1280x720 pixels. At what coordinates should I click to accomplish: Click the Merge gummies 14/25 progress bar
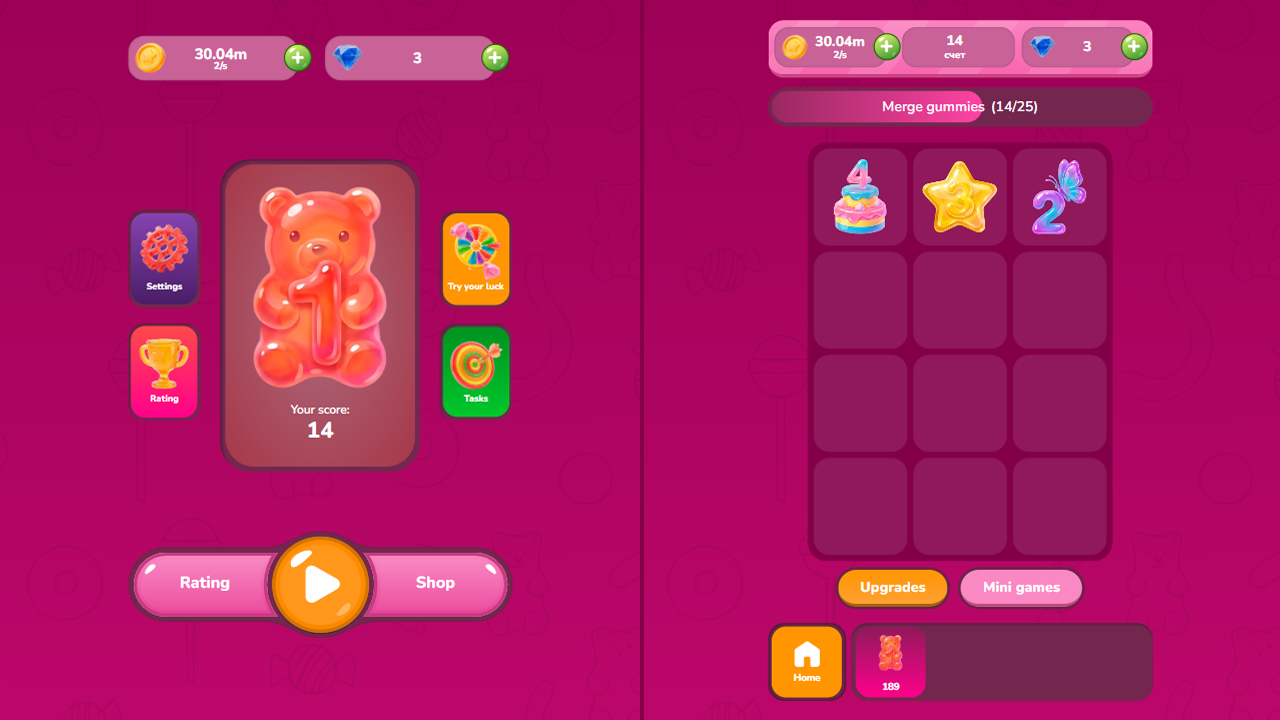(x=960, y=107)
